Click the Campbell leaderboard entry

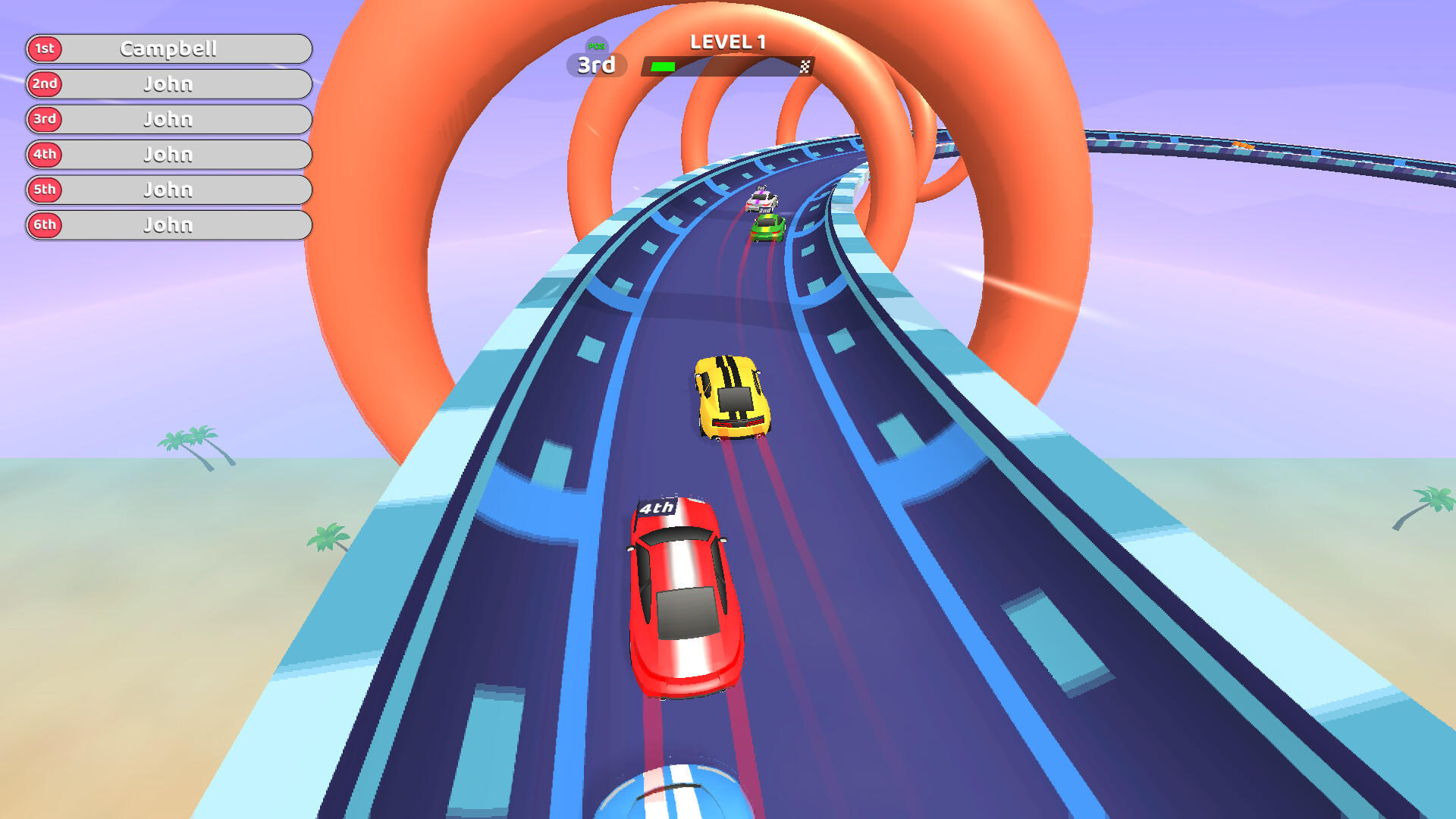[171, 49]
